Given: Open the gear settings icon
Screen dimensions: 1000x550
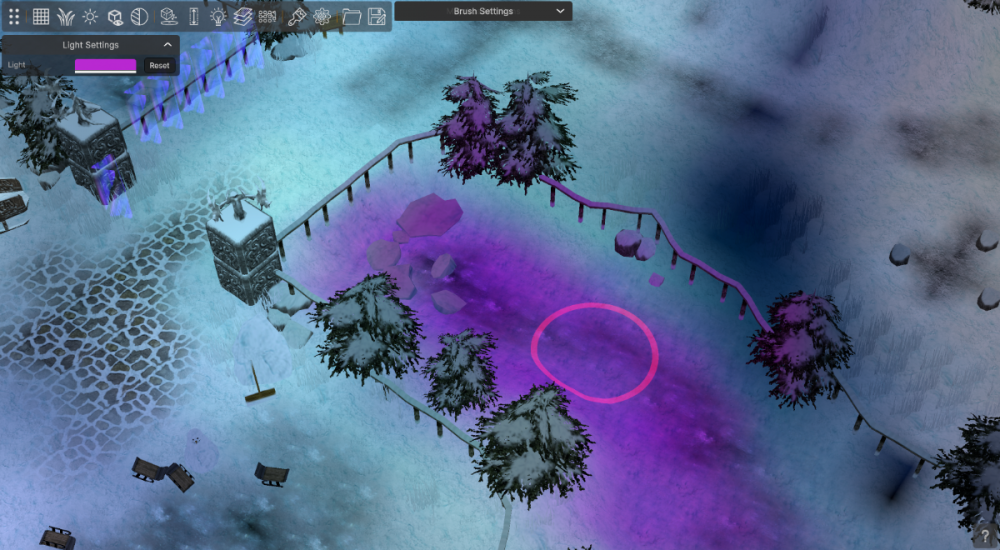Looking at the screenshot, I should (322, 16).
